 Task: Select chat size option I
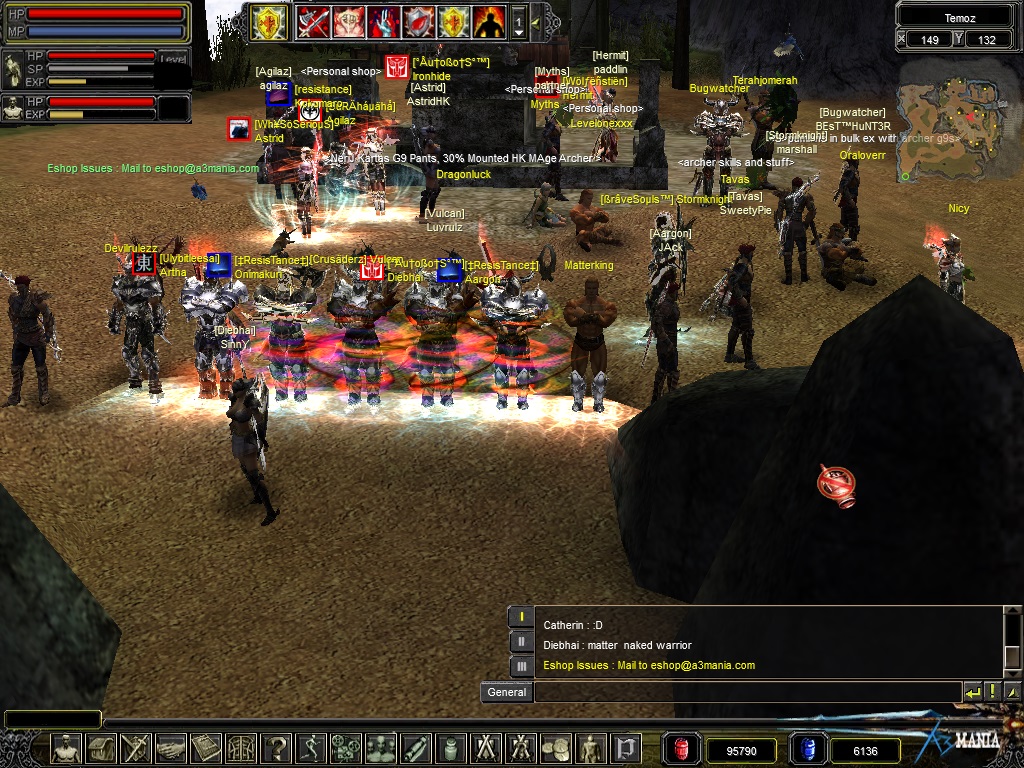click(x=521, y=618)
